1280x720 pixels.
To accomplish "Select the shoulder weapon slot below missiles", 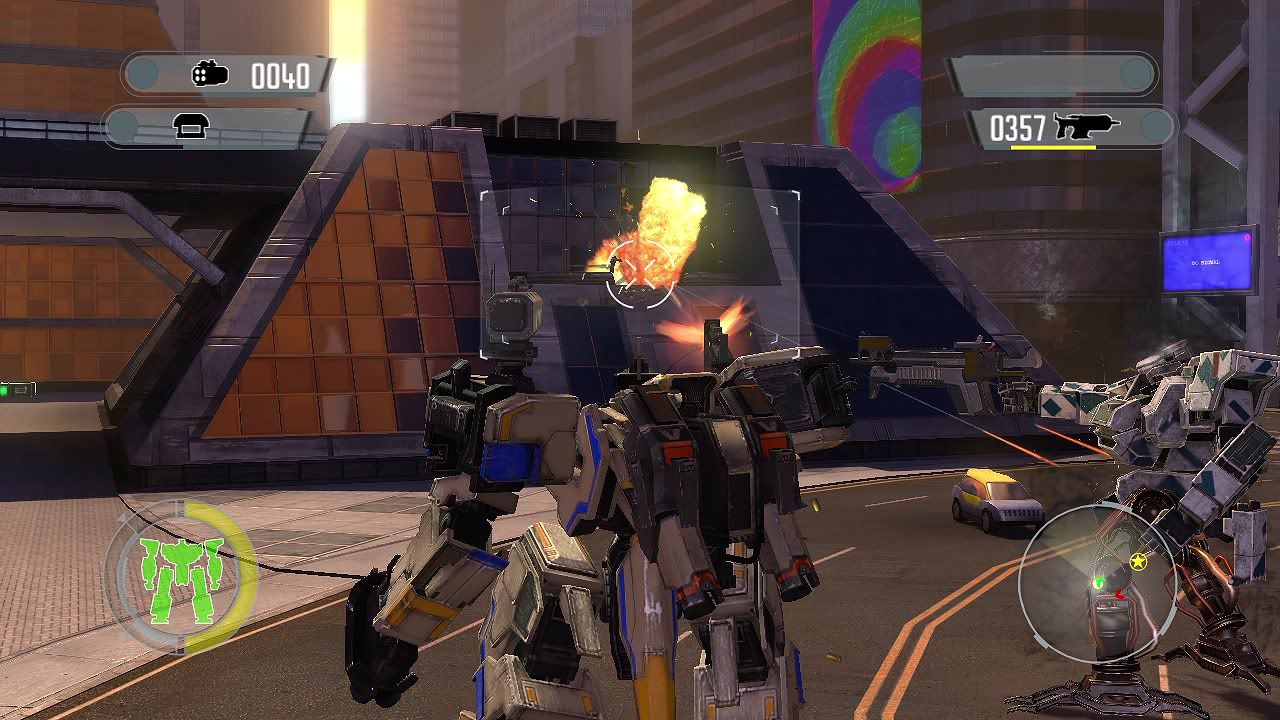I will (x=208, y=127).
